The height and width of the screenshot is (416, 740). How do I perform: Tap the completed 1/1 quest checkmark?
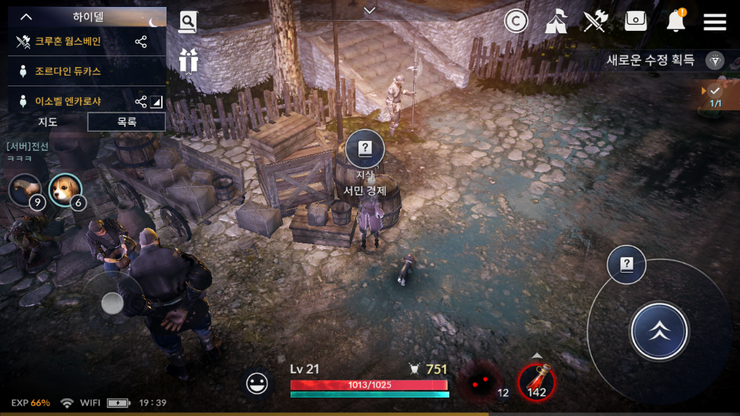click(715, 96)
